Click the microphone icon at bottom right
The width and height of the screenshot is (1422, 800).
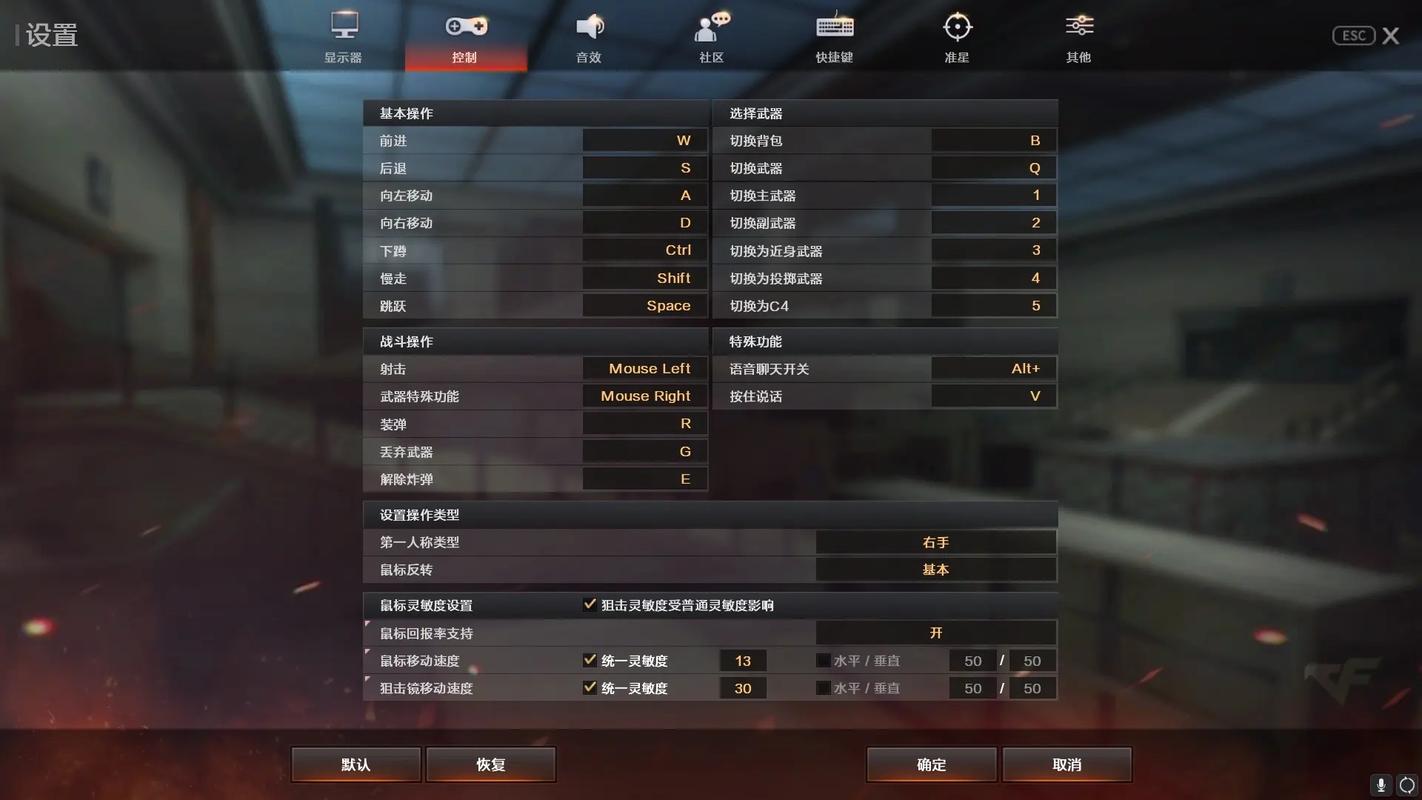point(1381,786)
